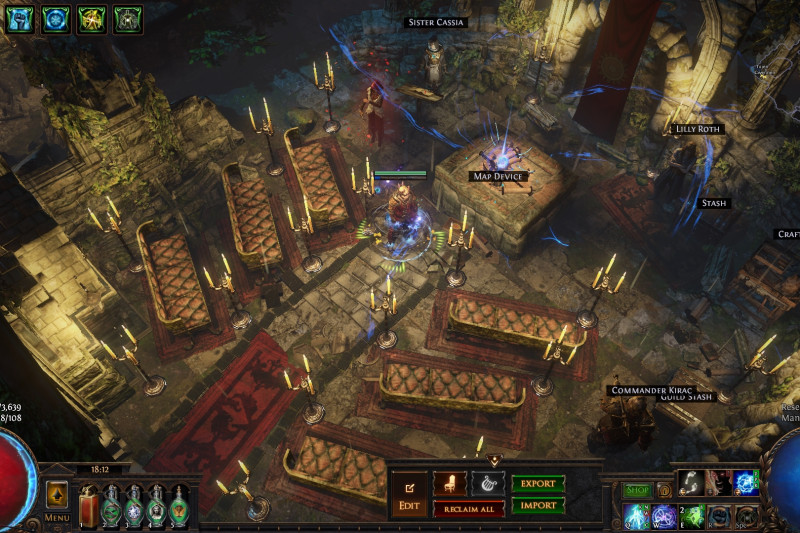Import a hideout layout
800x533 pixels.
(538, 506)
